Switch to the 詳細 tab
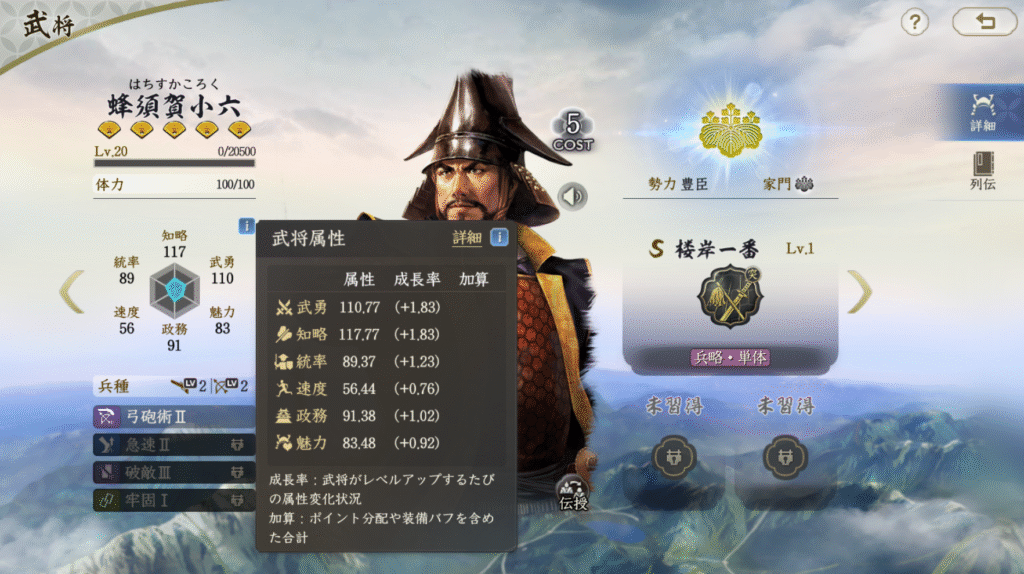Viewport: 1024px width, 574px height. click(x=982, y=111)
